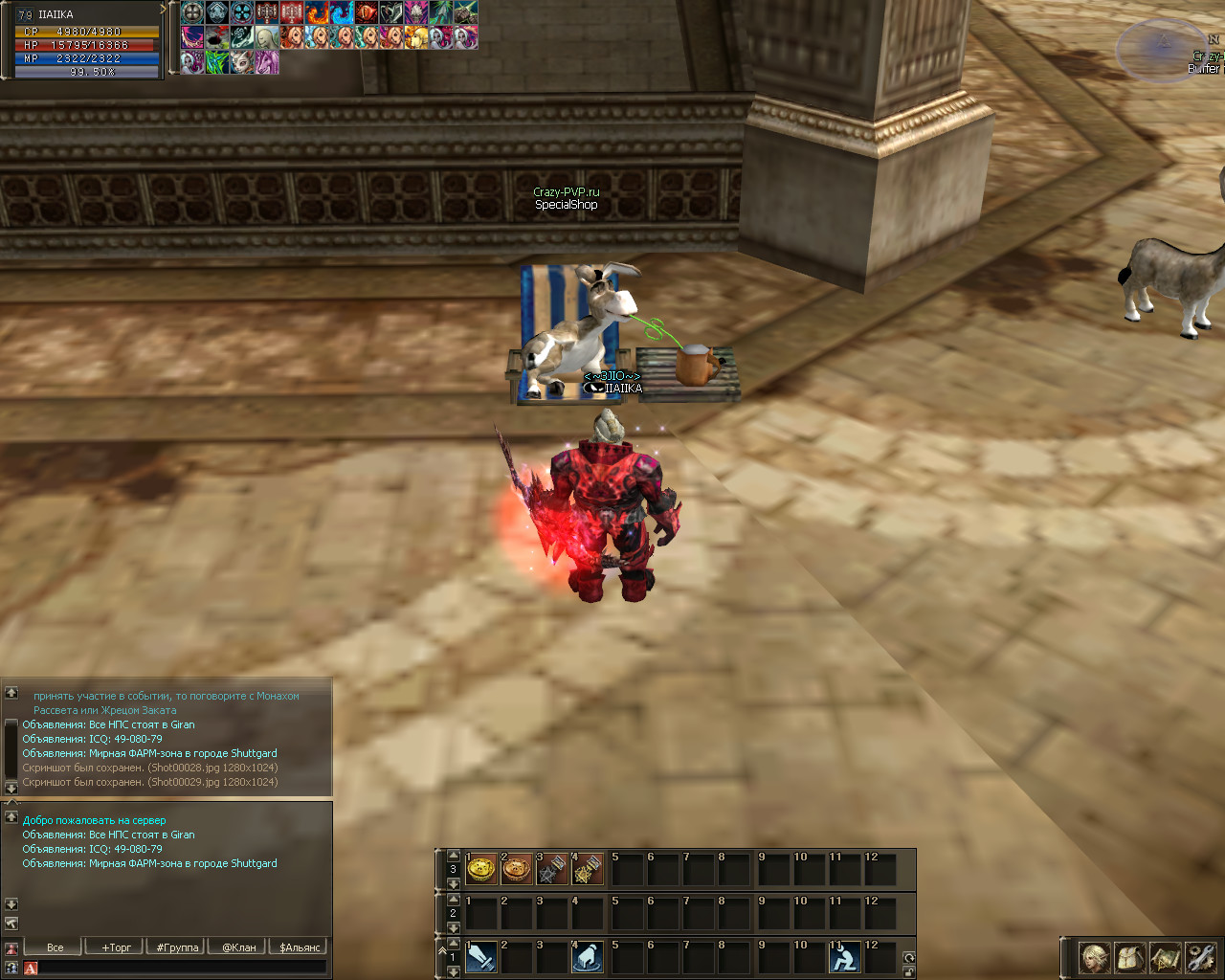The width and height of the screenshot is (1225, 980).
Task: Use the gold pig coin item
Action: 481,869
